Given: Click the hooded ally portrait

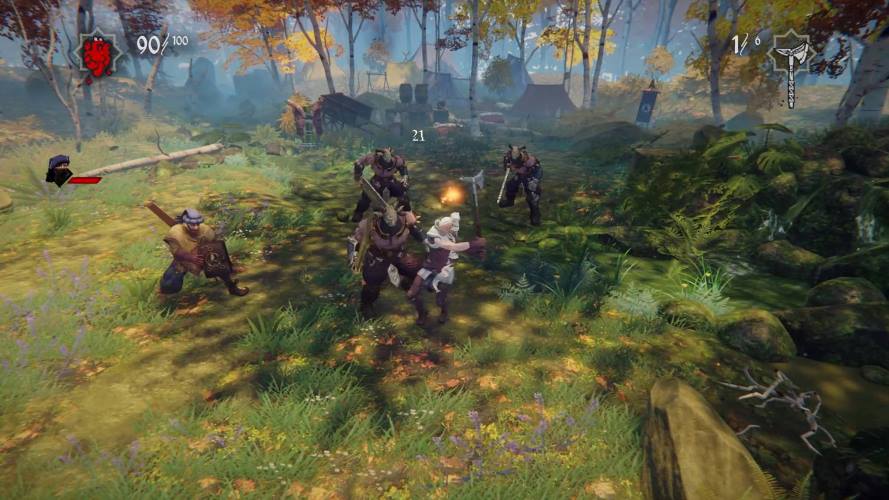Looking at the screenshot, I should coord(60,172).
